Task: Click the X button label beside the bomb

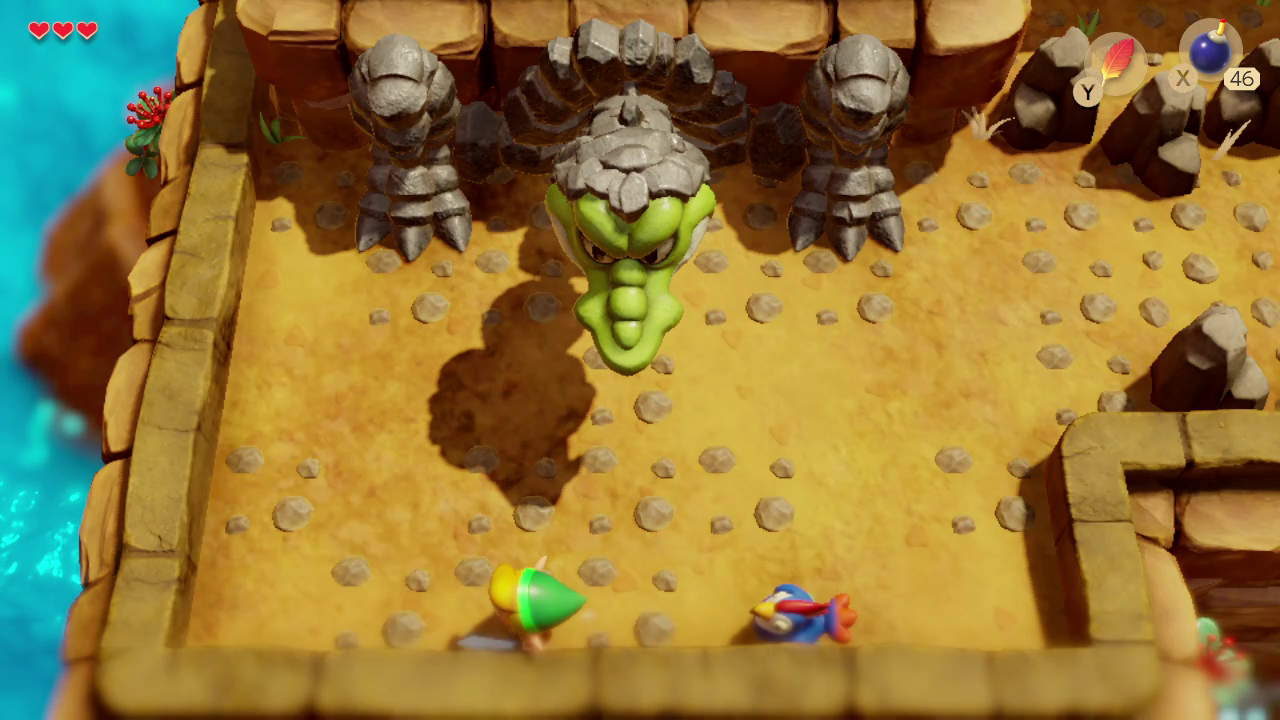Action: pyautogui.click(x=1182, y=79)
